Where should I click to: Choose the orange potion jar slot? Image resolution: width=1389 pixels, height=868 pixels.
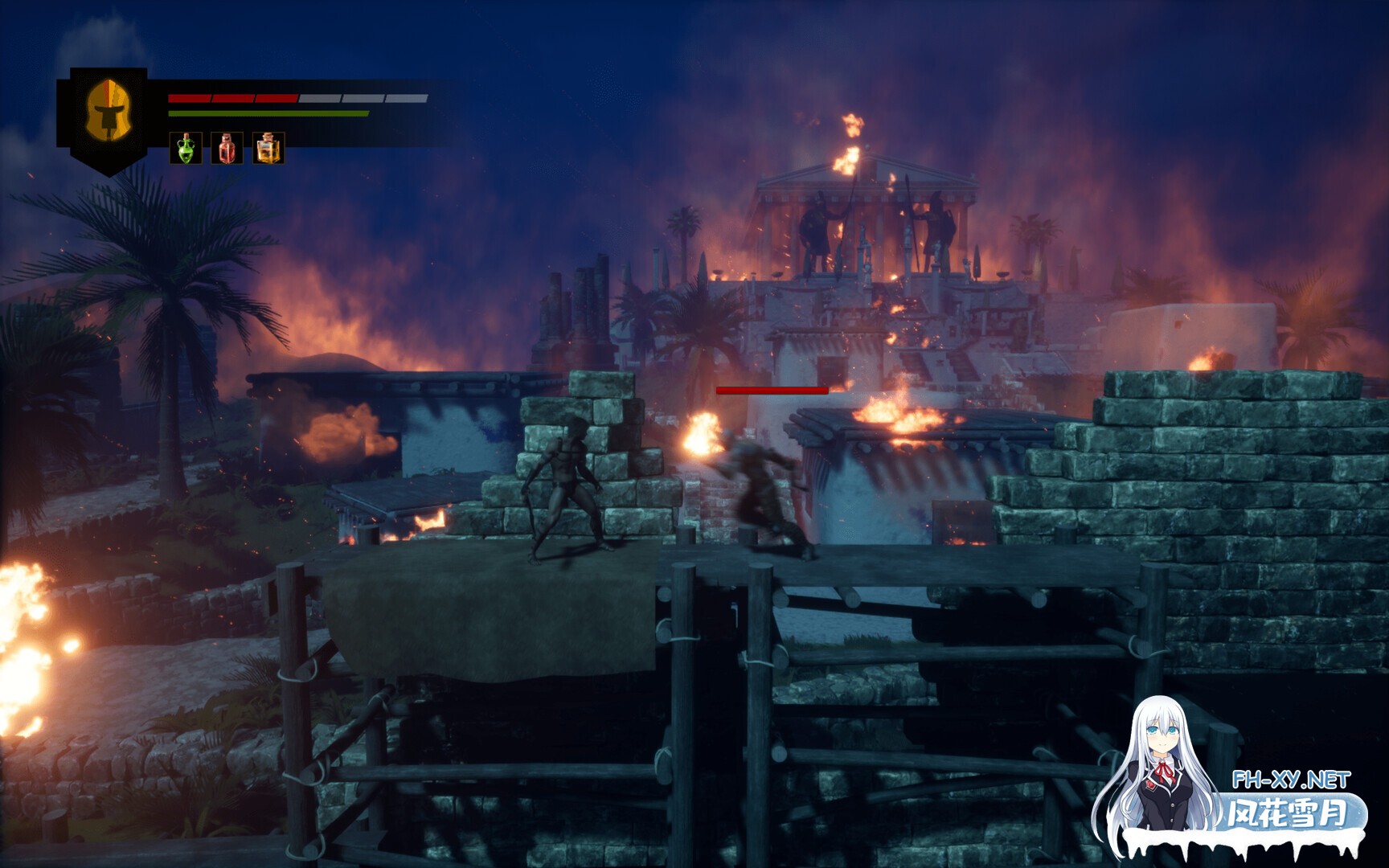tap(268, 149)
